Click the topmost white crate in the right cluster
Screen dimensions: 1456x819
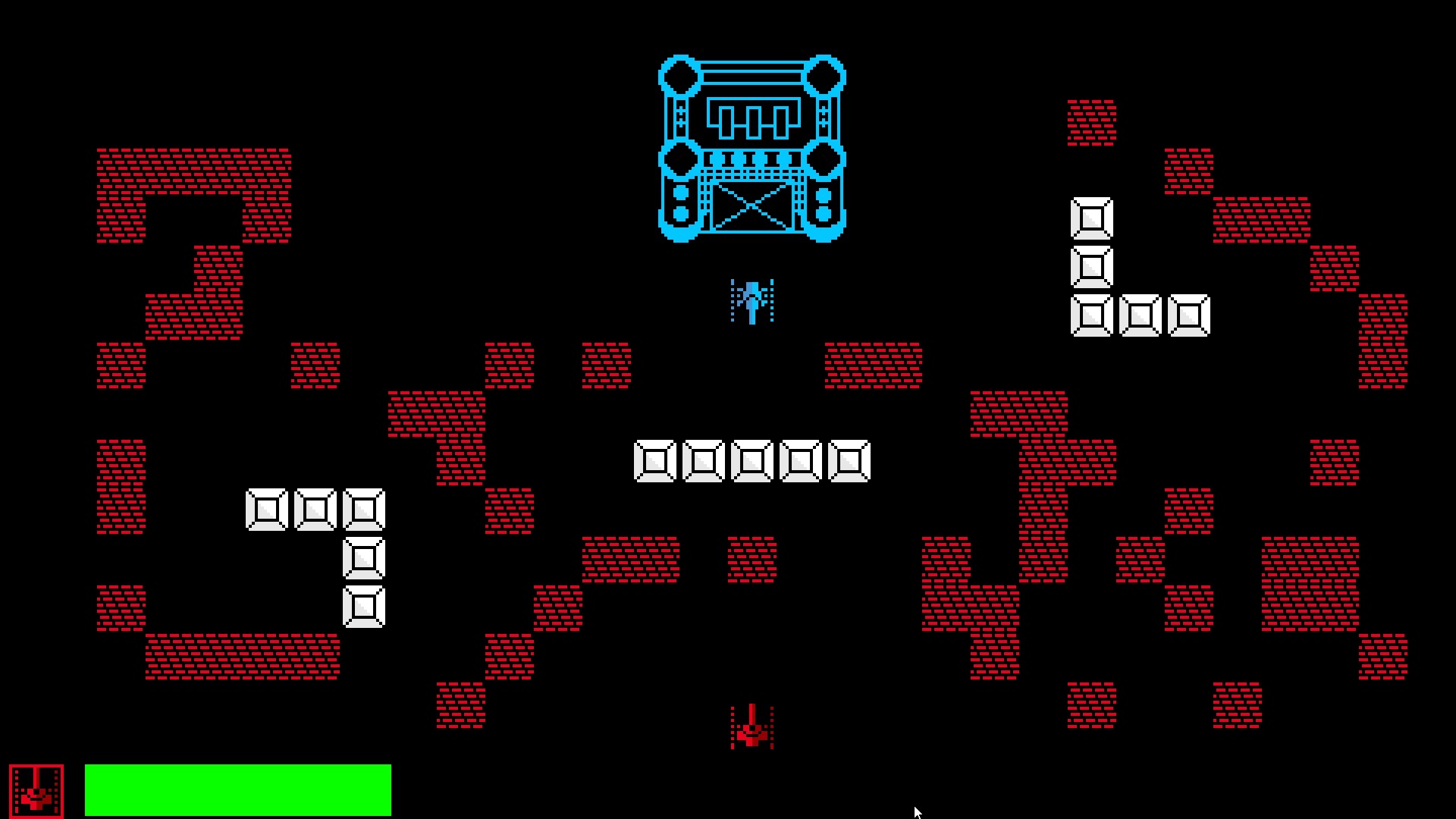pos(1090,218)
